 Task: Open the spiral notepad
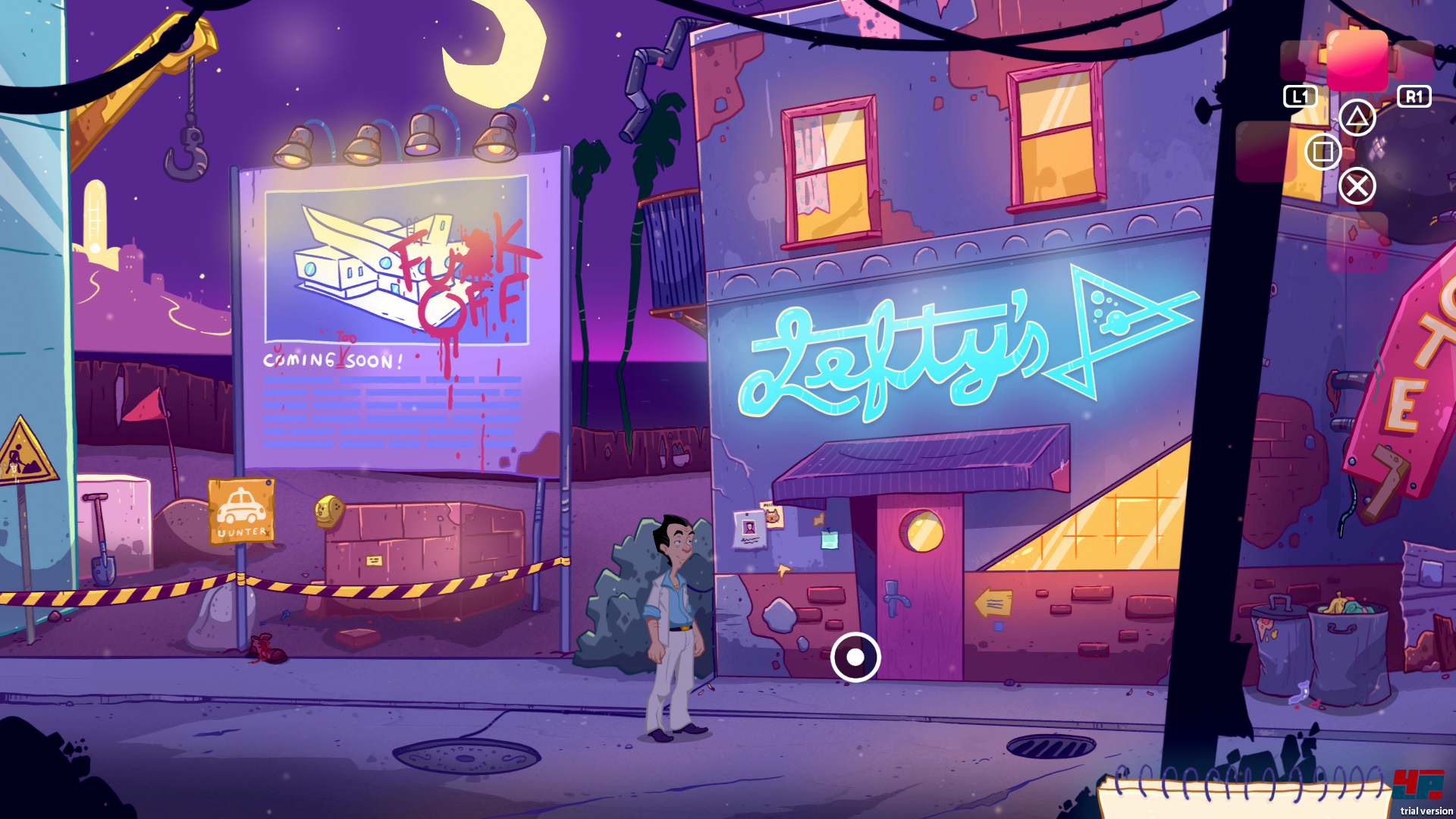point(1244,796)
